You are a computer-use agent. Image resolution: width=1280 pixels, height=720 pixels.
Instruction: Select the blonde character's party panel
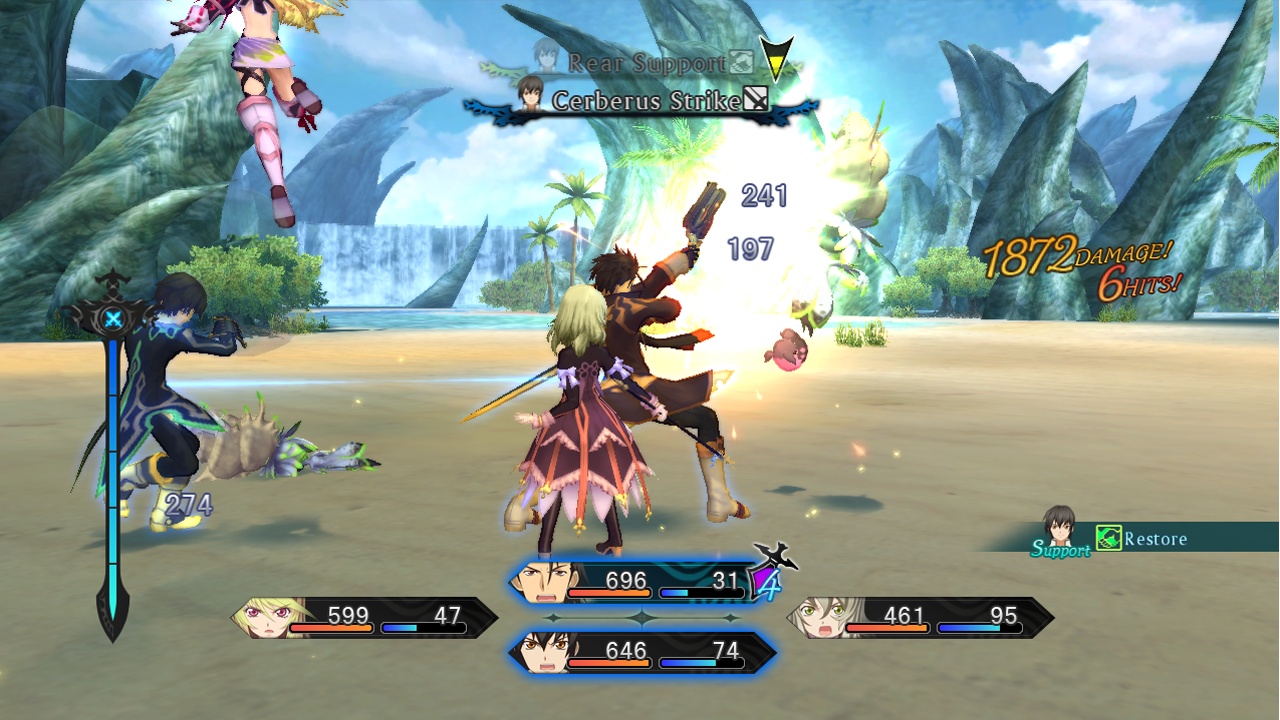[365, 617]
